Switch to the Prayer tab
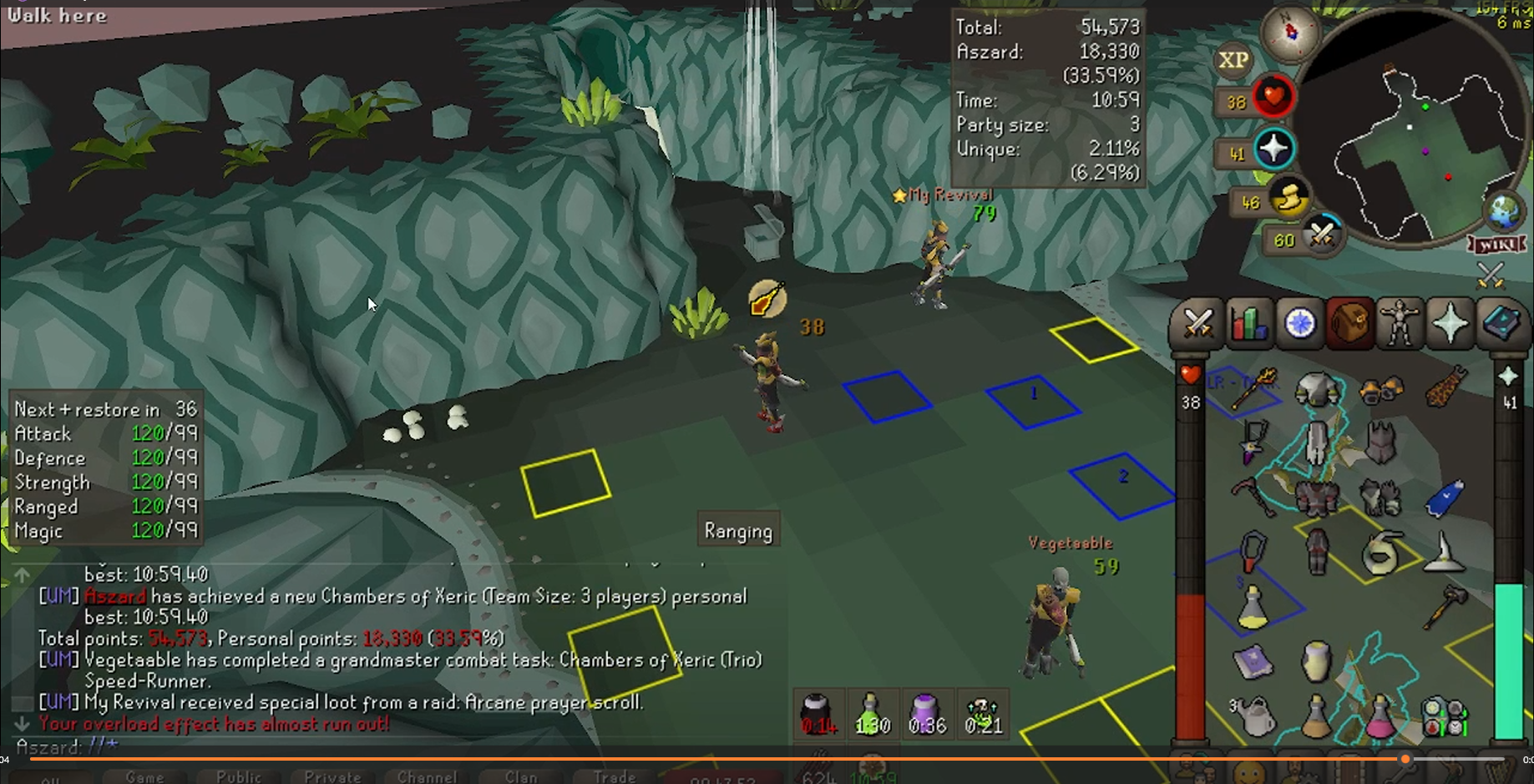The width and height of the screenshot is (1534, 784). [x=1450, y=323]
